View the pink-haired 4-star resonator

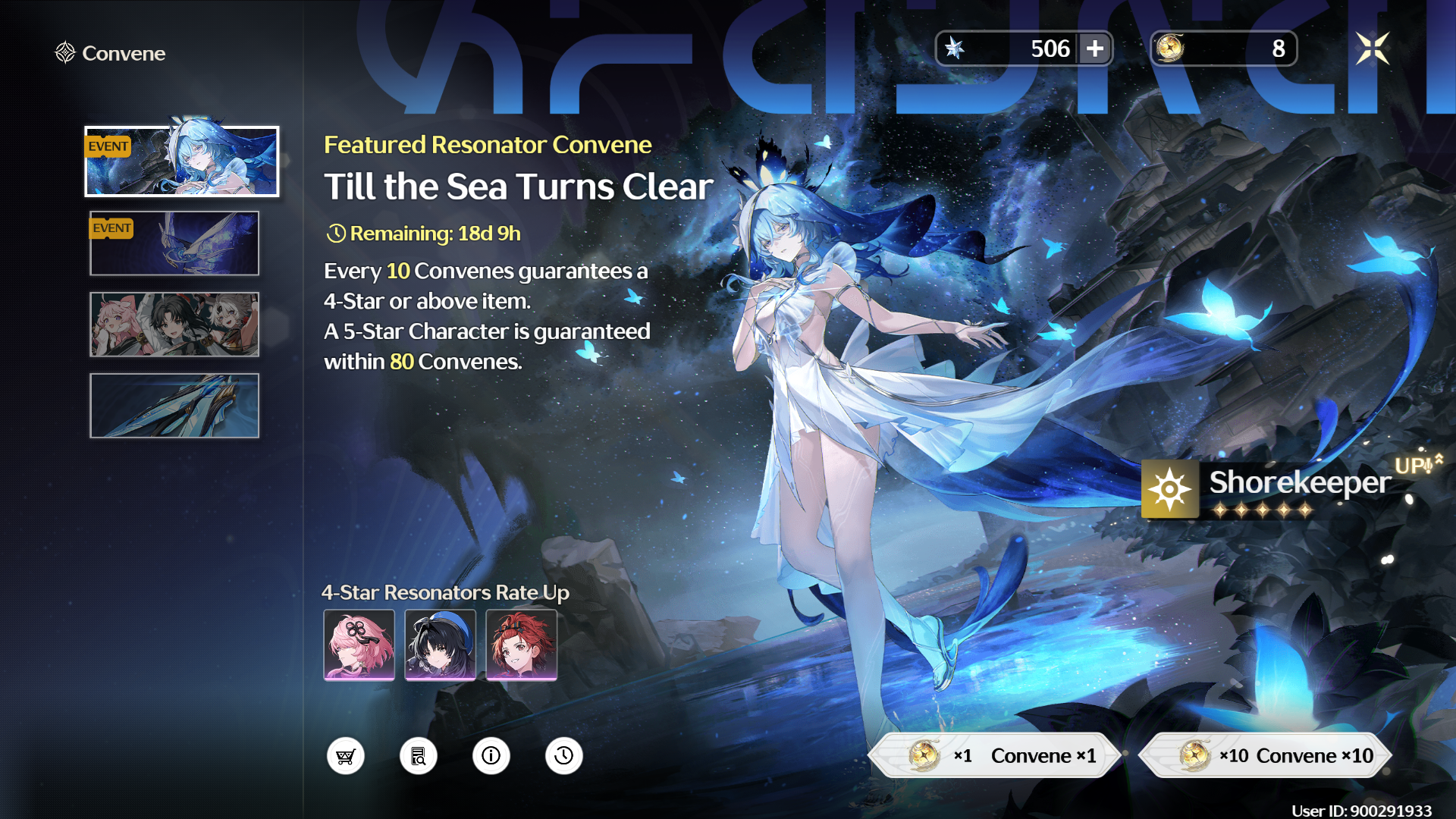pyautogui.click(x=359, y=645)
